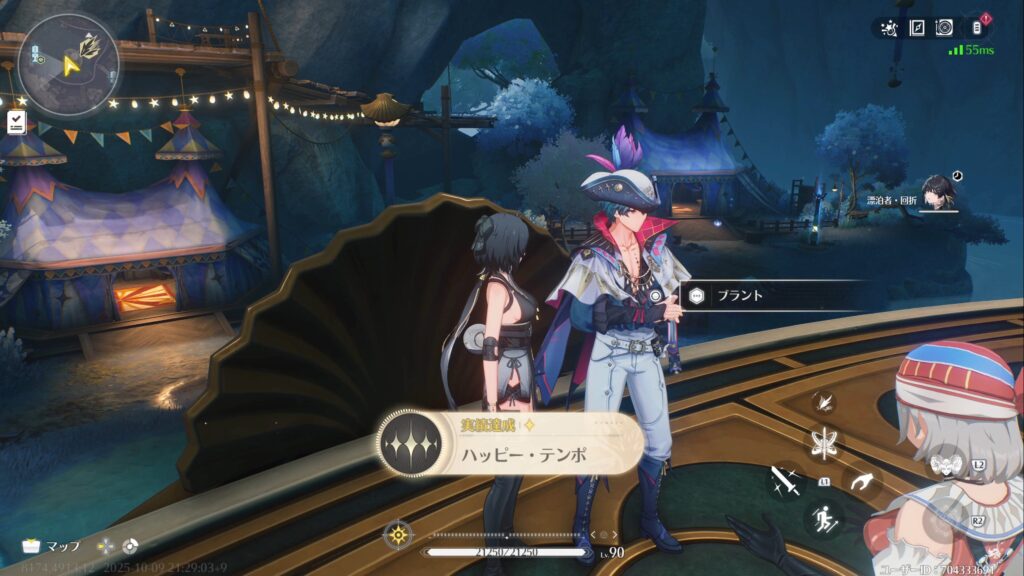Activate the butterfly resonance skill icon
This screenshot has height=576, width=1024.
tap(826, 442)
